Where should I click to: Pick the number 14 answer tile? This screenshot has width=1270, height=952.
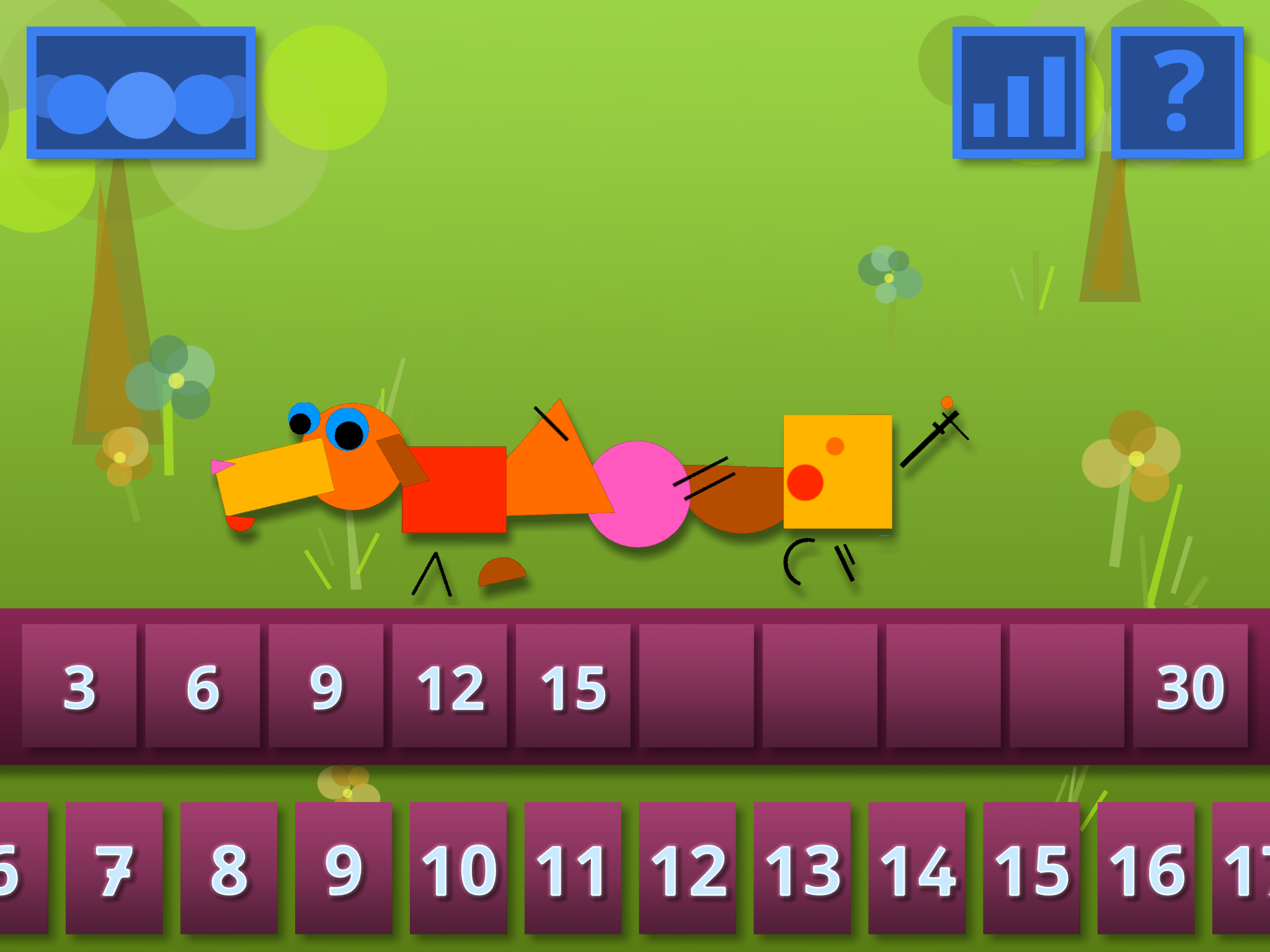click(x=917, y=868)
